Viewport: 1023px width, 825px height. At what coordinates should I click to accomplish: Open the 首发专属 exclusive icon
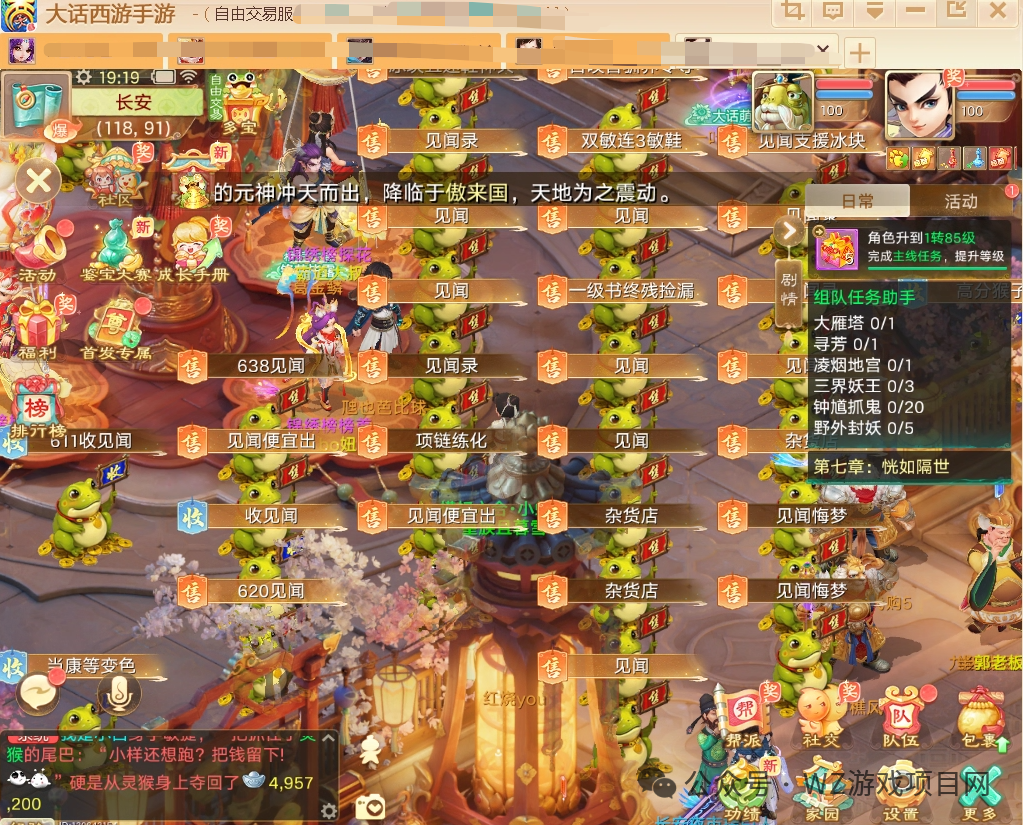(116, 328)
